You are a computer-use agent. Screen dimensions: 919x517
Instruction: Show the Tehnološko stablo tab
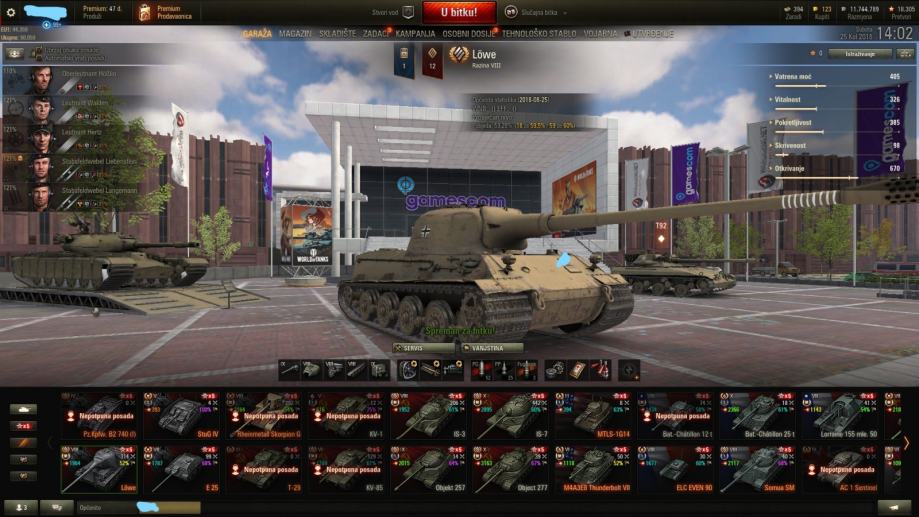click(538, 33)
